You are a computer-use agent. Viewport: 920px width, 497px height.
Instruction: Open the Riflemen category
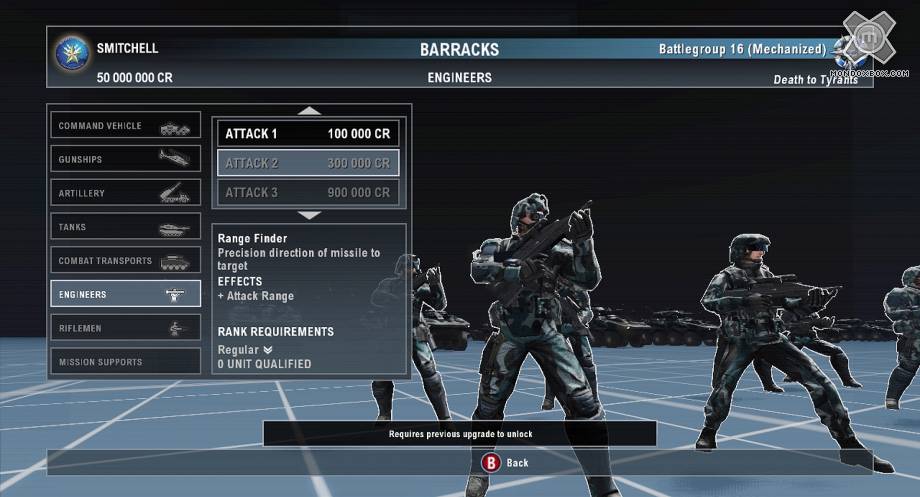click(126, 328)
